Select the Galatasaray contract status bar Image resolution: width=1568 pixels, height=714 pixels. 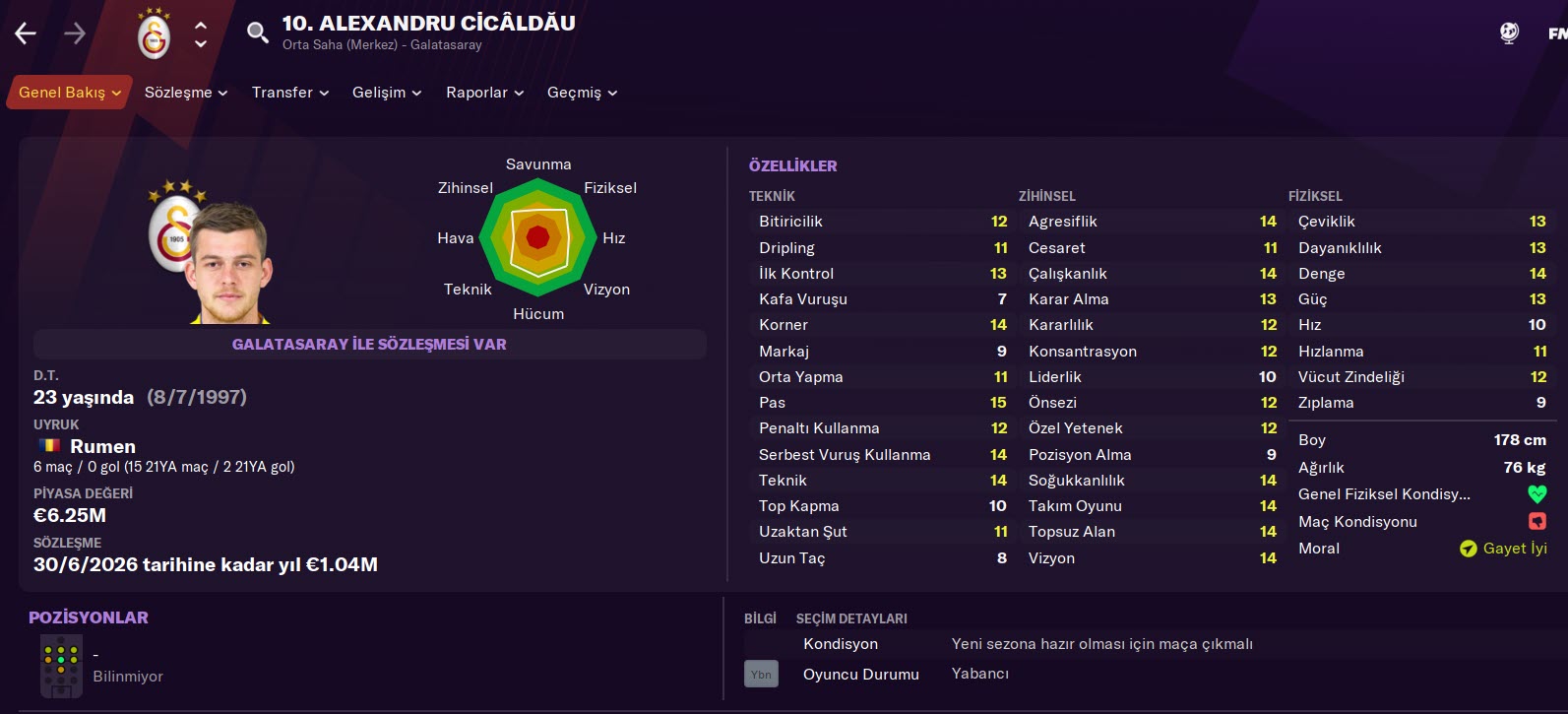click(x=369, y=345)
